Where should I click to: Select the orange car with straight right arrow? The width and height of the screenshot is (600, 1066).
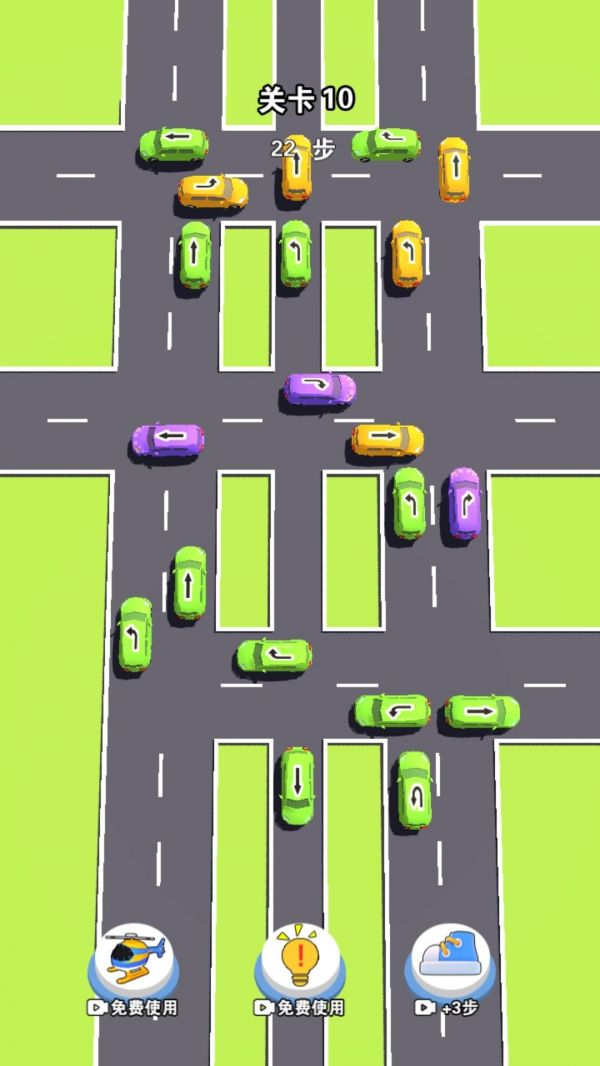[x=387, y=439]
